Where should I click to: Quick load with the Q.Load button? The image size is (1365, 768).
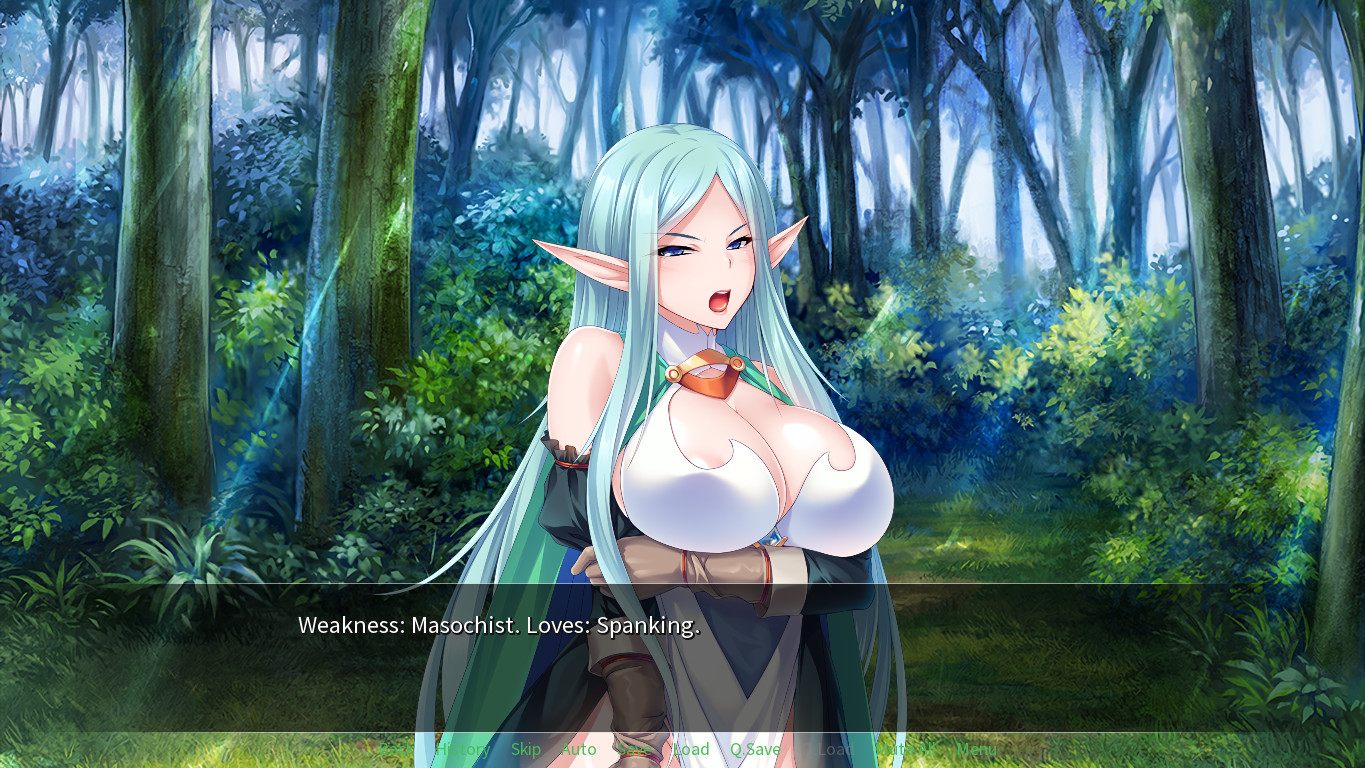point(826,749)
